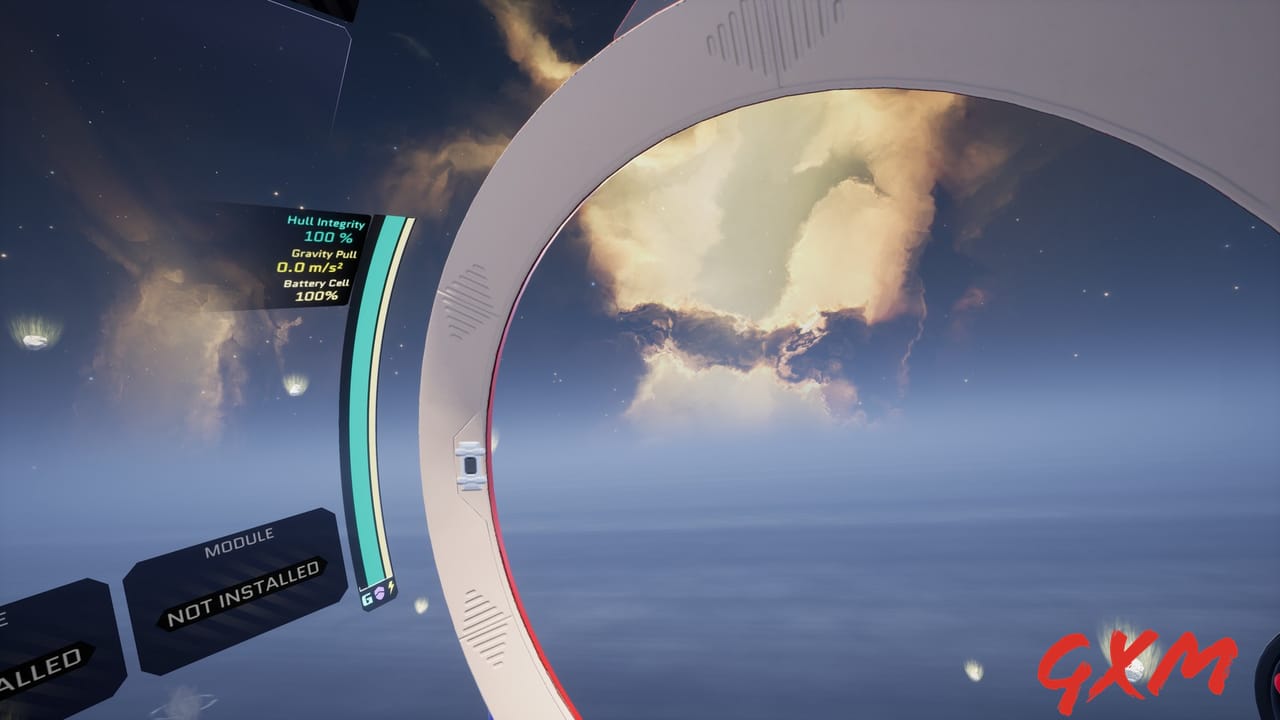
Task: Click the GXM logo watermark
Action: click(x=1140, y=668)
